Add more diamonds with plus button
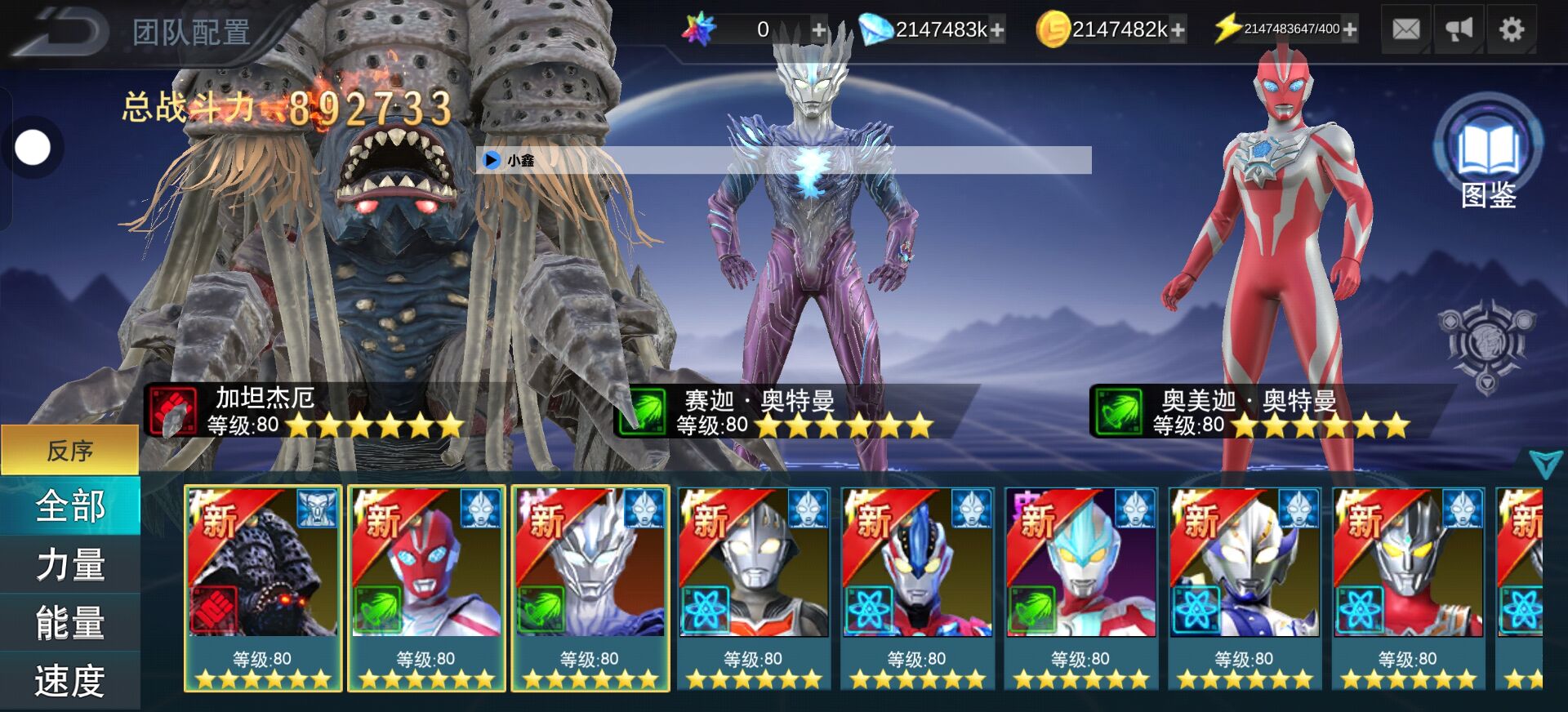1568x712 pixels. coord(997,31)
